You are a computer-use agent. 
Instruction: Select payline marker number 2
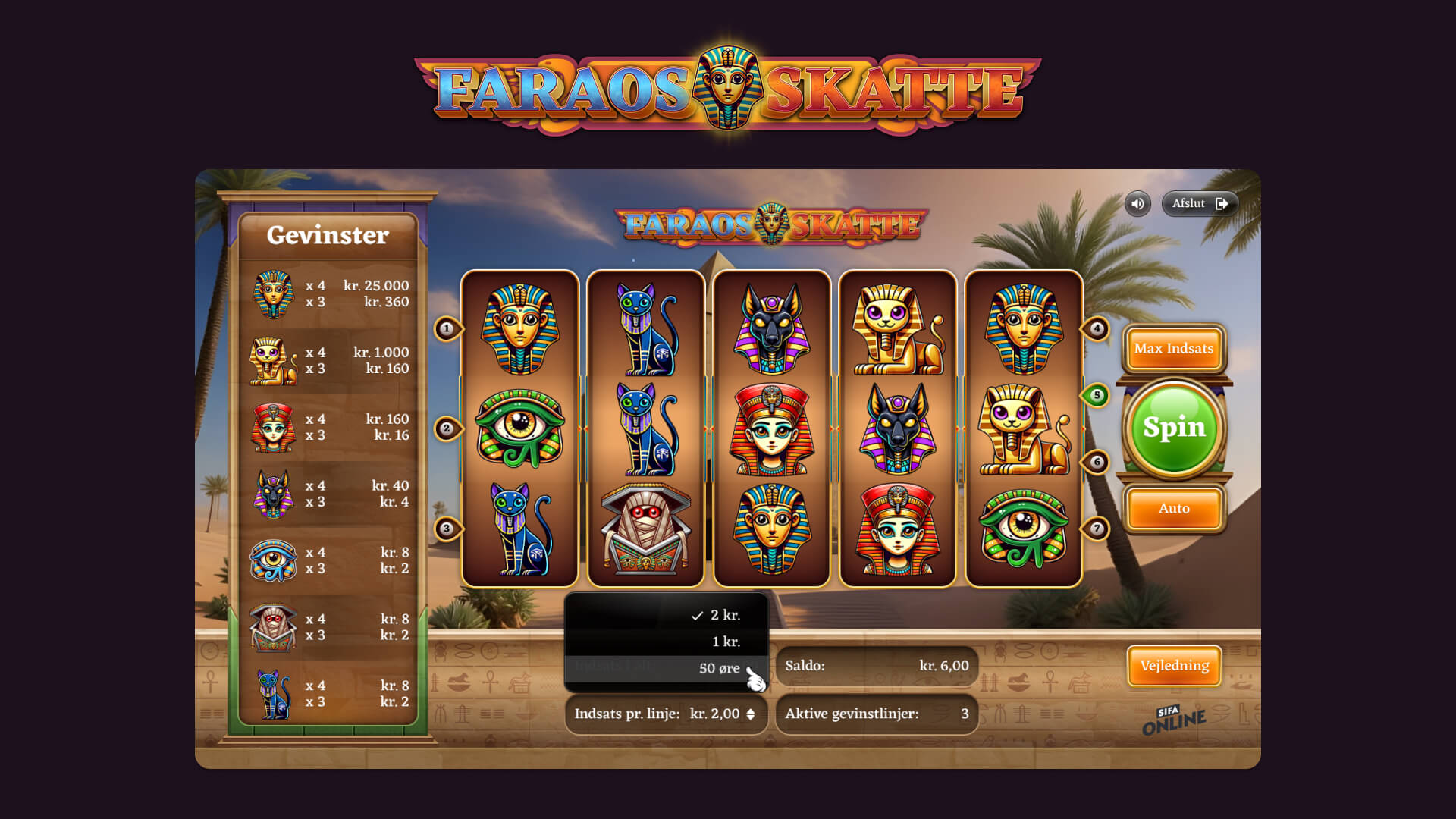coord(447,428)
